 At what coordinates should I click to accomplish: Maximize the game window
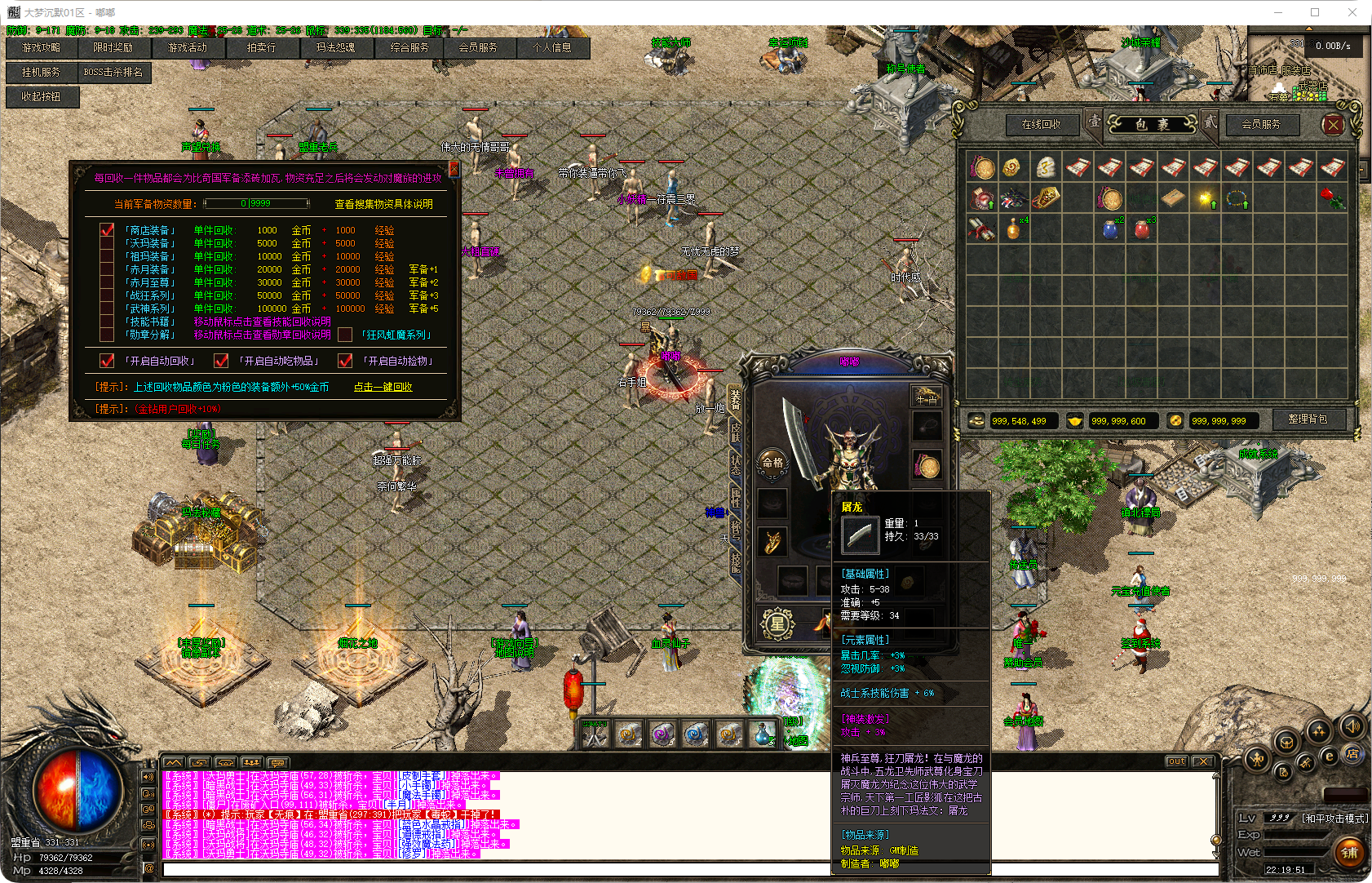tap(1315, 12)
